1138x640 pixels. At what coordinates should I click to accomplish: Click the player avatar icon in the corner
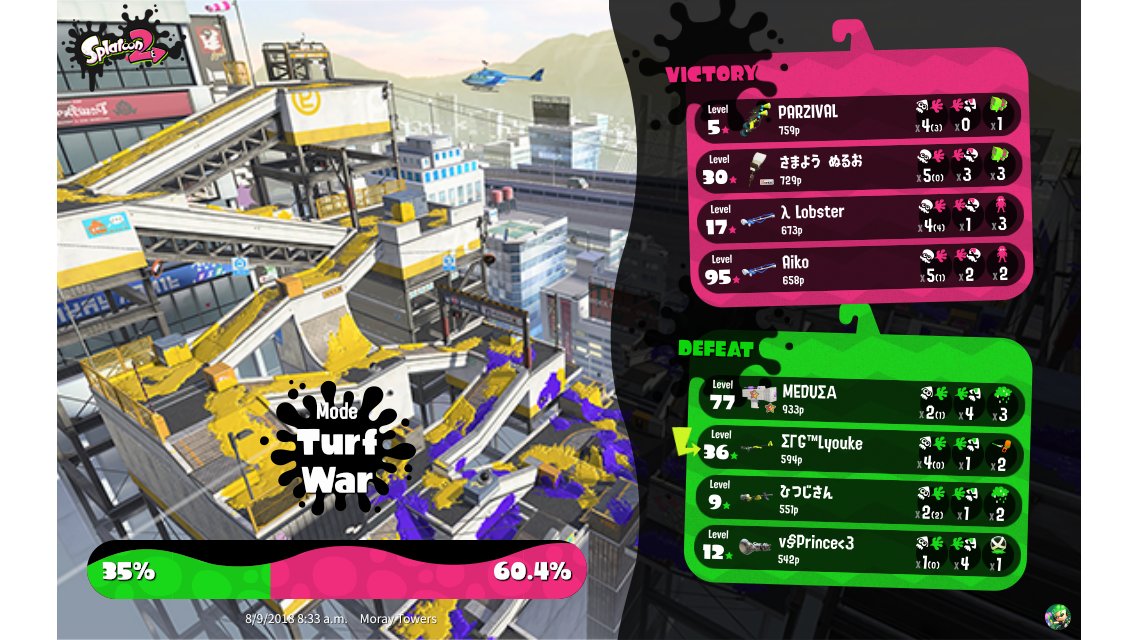point(1057,616)
